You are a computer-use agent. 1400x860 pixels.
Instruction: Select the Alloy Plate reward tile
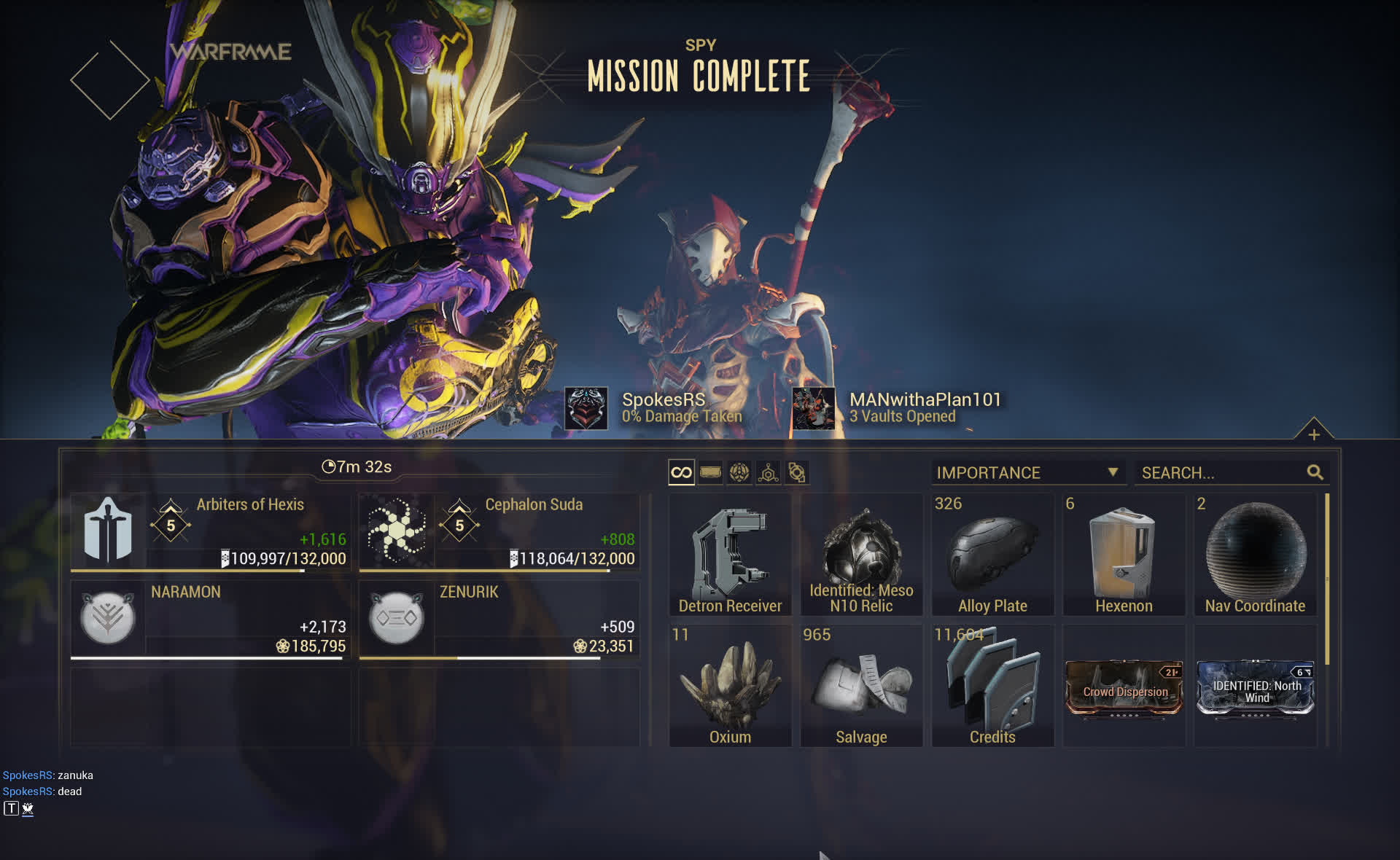[992, 555]
